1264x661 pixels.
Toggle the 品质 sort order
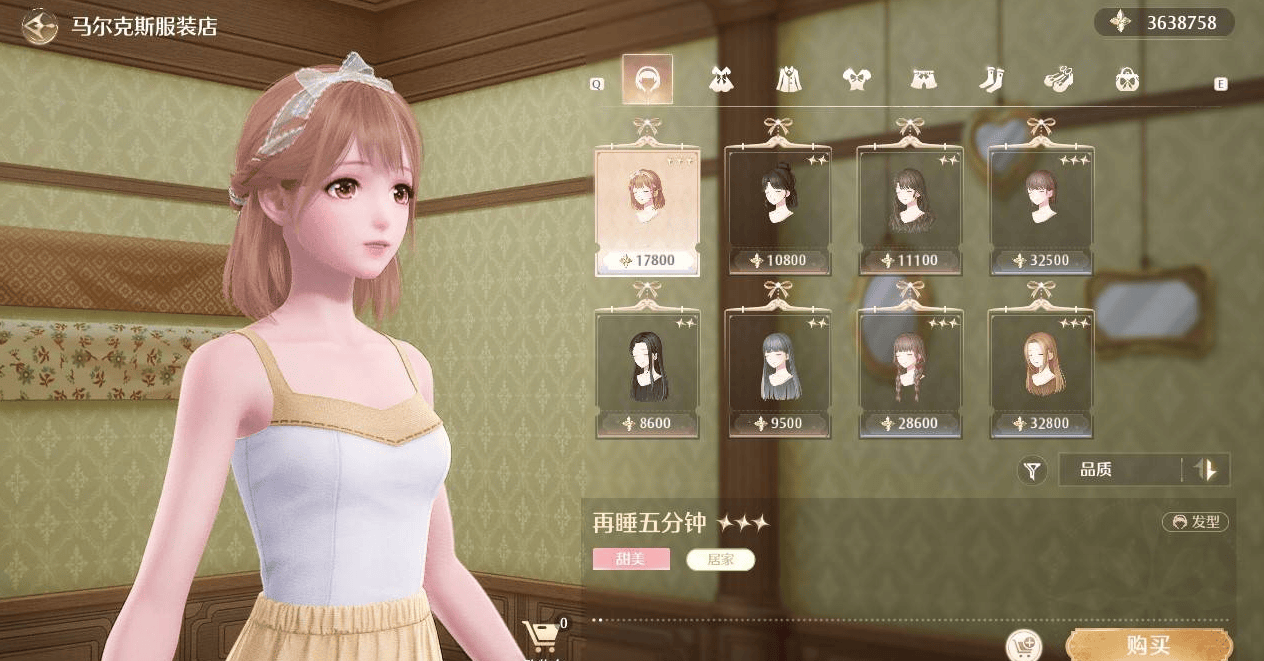(1205, 470)
